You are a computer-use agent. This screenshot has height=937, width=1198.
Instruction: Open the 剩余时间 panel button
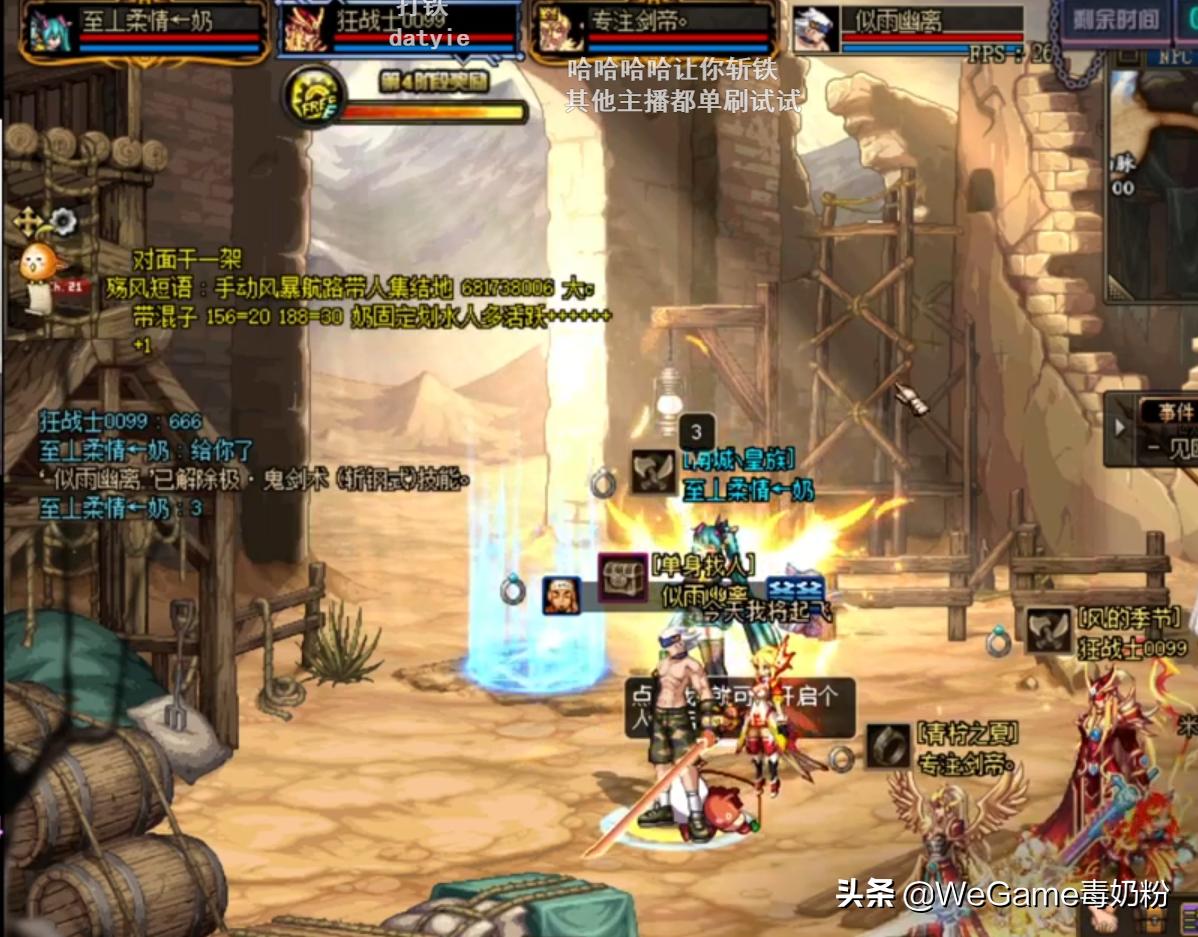[1115, 20]
